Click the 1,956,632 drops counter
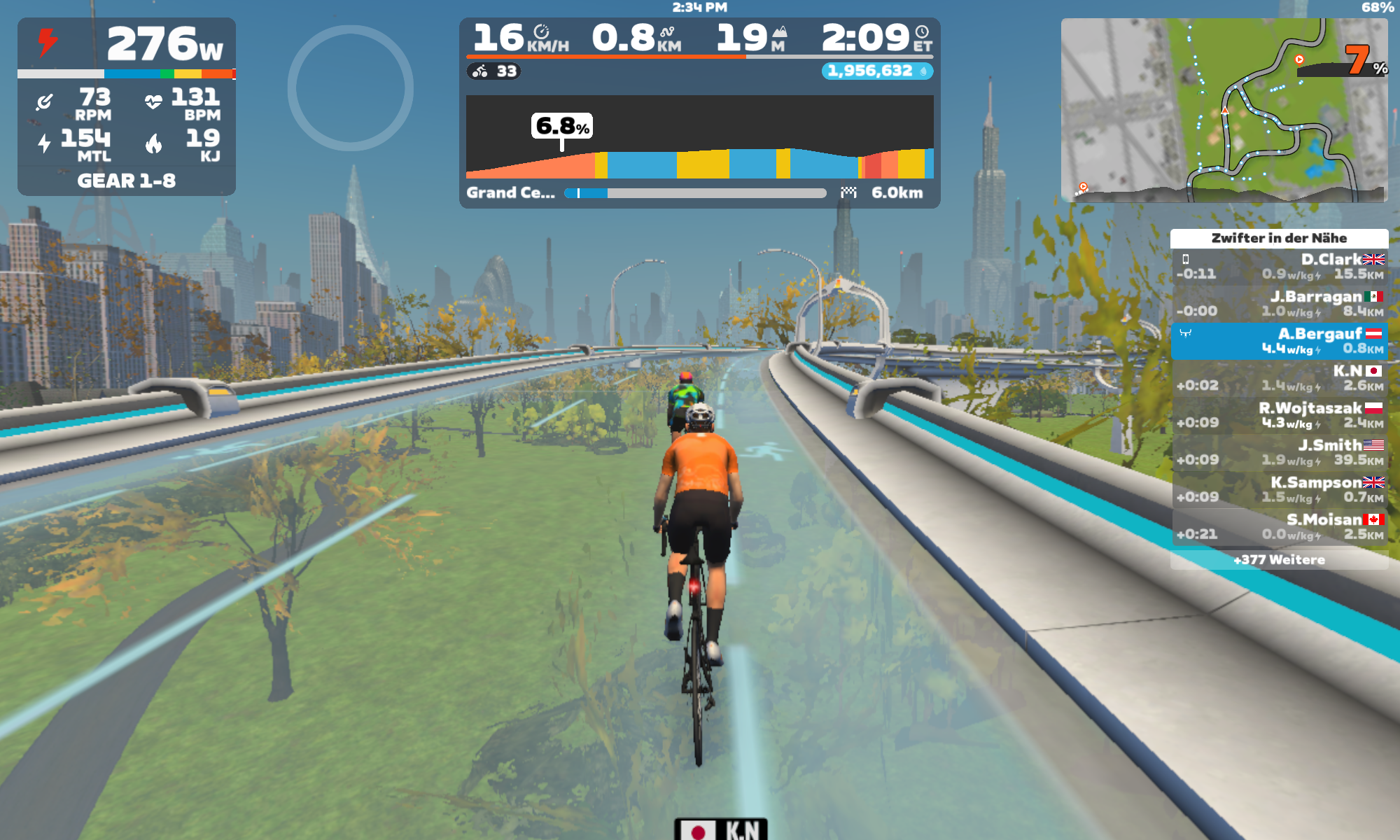Viewport: 1400px width, 840px height. pos(876,71)
